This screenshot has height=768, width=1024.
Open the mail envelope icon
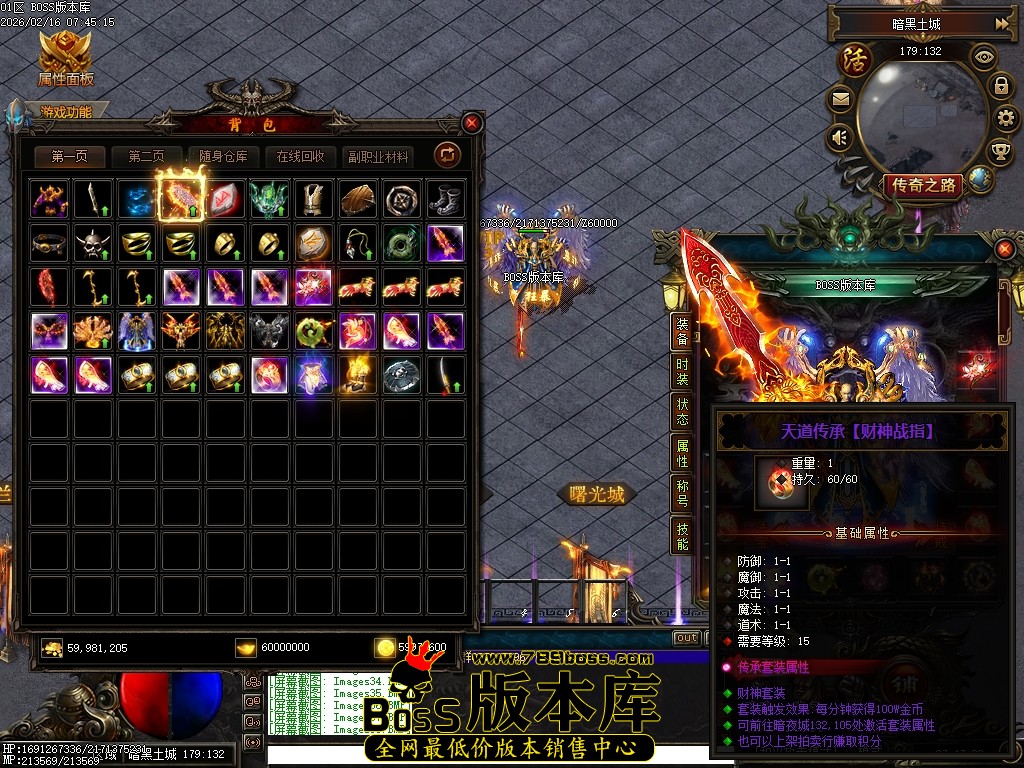[x=840, y=99]
